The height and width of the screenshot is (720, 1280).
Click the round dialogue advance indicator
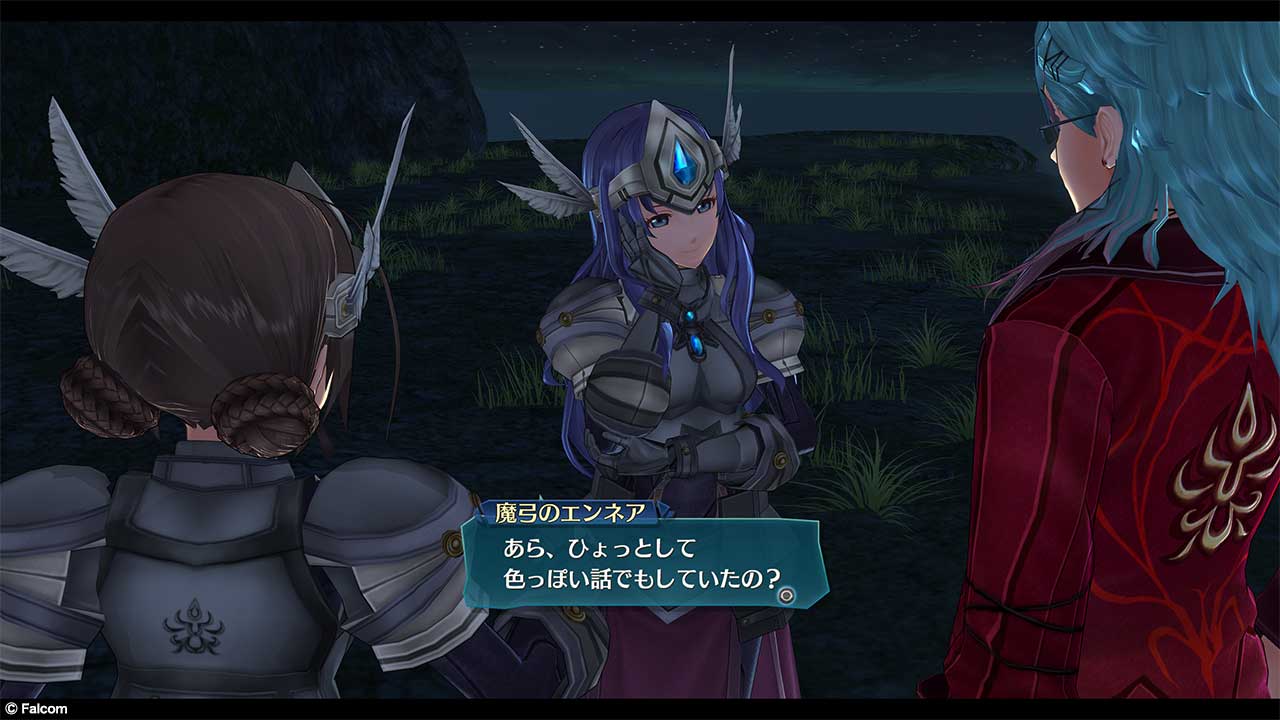click(x=787, y=594)
